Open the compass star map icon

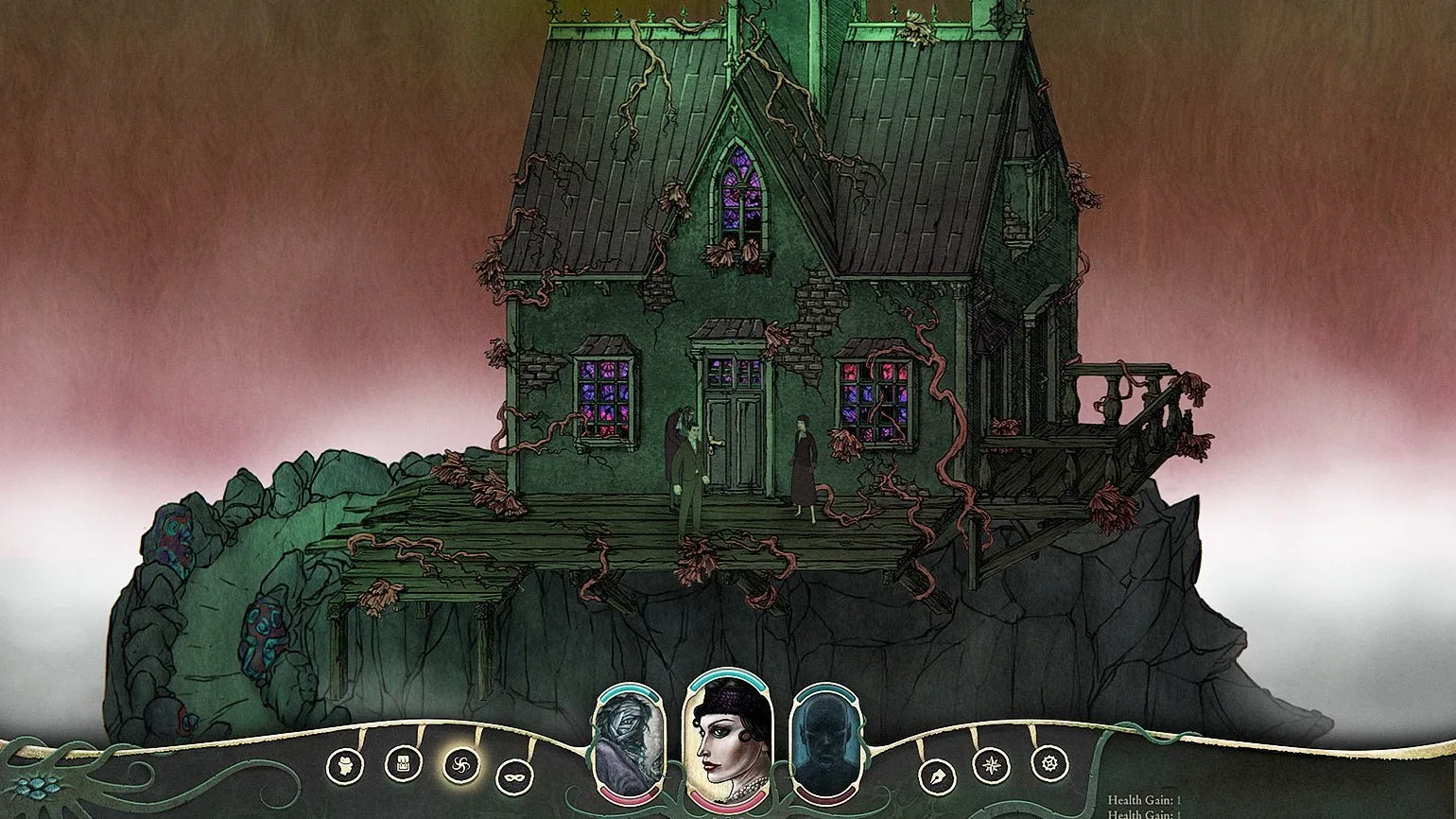(991, 764)
